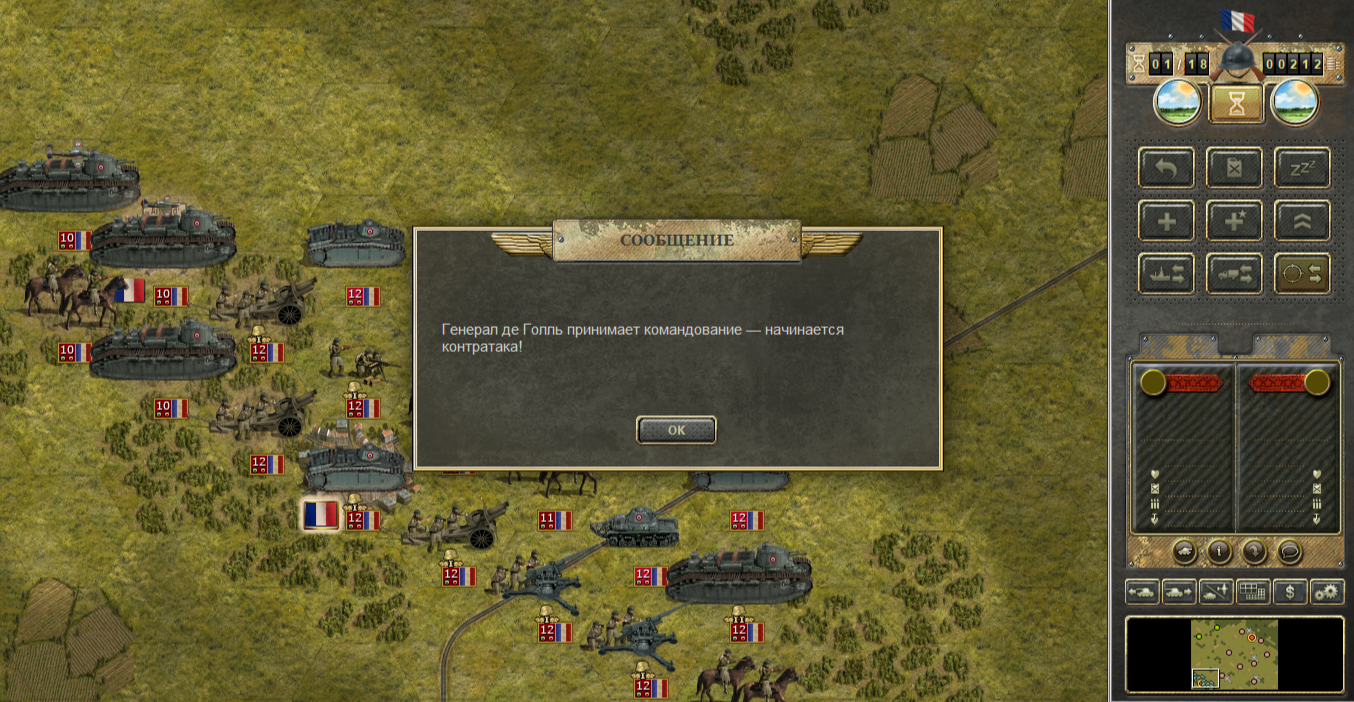The image size is (1354, 702).
Task: Click the double chevron upgrade button
Action: [x=1302, y=220]
